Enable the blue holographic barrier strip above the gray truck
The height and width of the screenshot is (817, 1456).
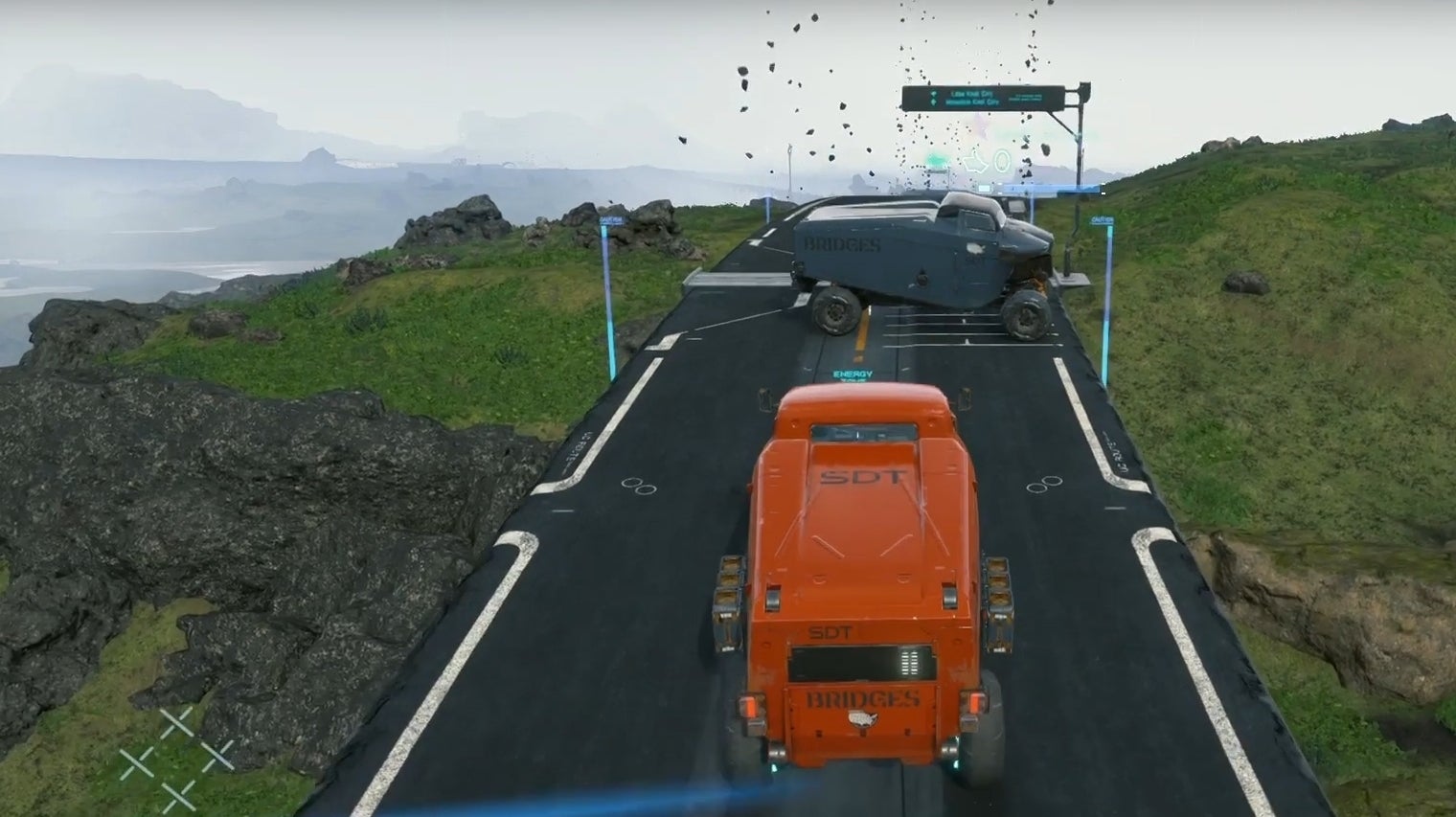[x=1054, y=189]
